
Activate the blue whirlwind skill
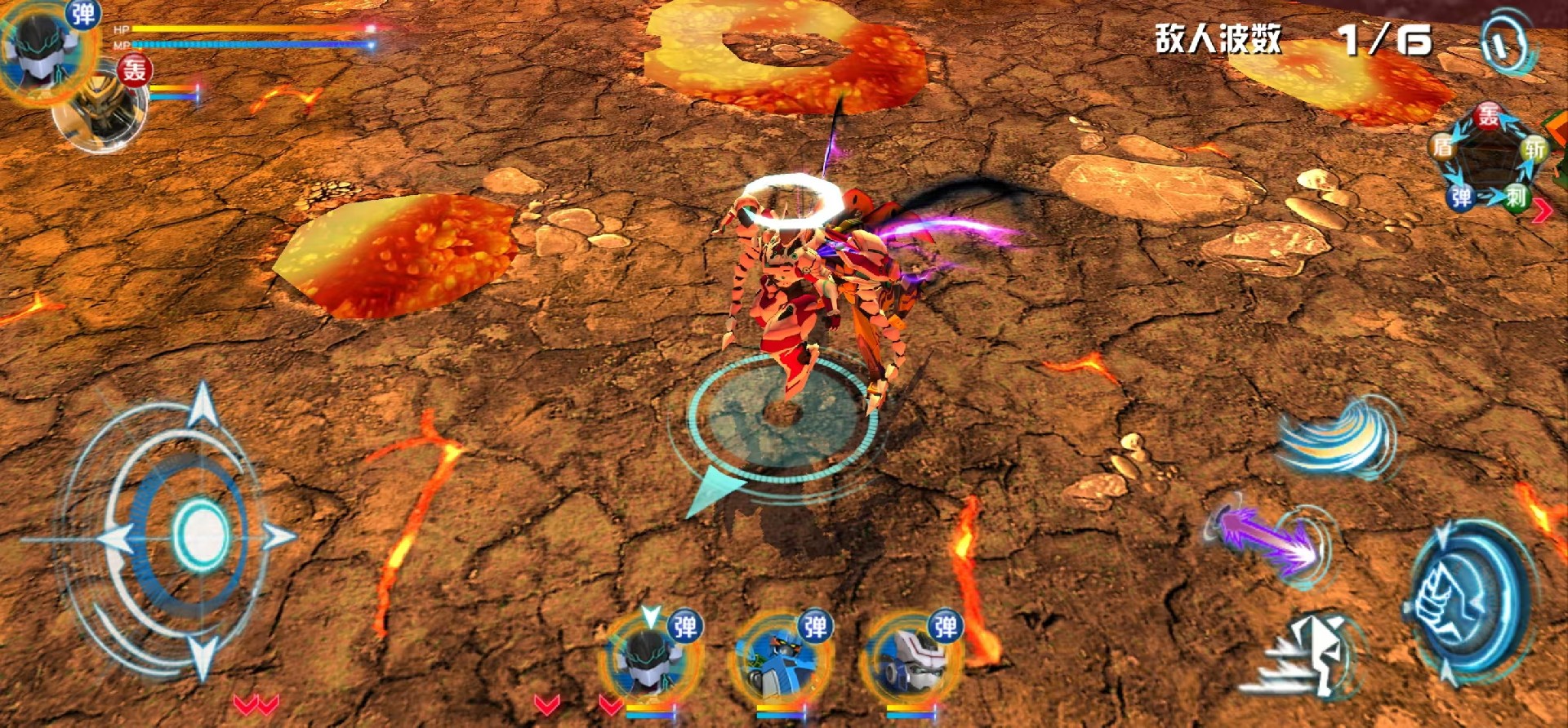1338,438
